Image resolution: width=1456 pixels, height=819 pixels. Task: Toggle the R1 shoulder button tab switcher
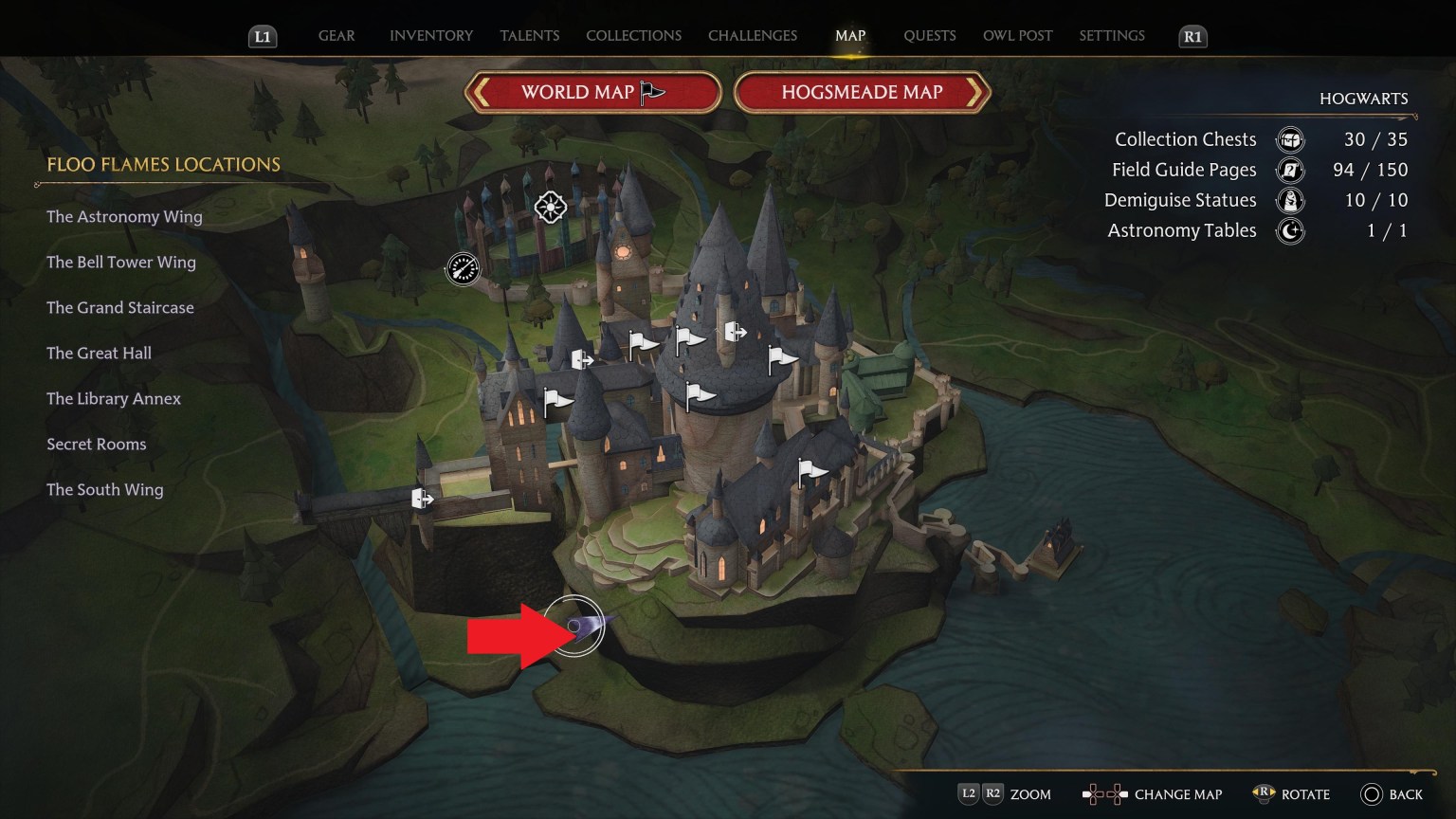pos(1192,37)
